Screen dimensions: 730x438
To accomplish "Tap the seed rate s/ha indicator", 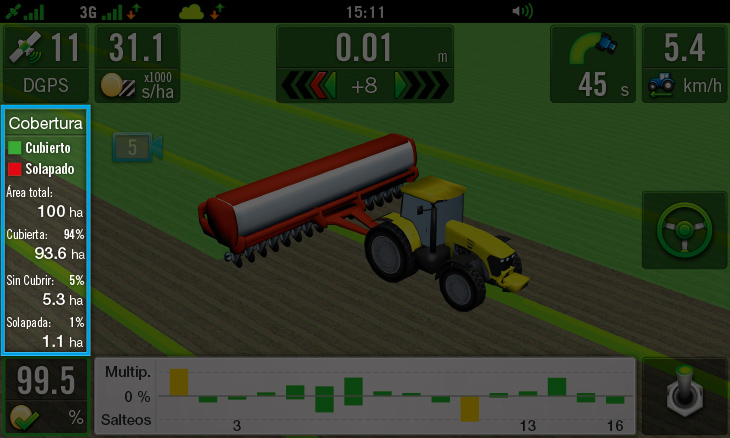I will click(x=139, y=63).
